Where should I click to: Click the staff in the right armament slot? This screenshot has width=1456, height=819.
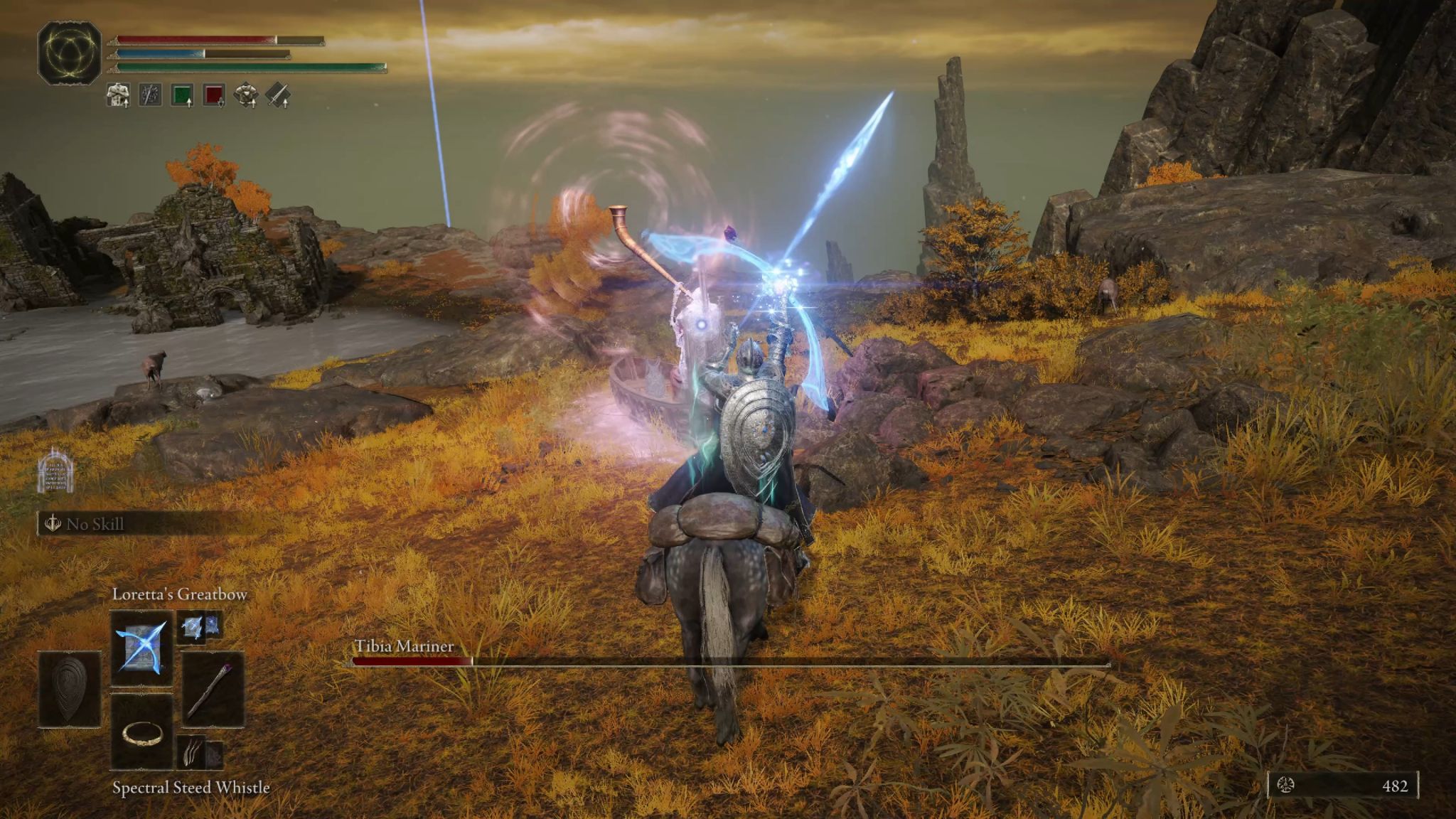click(210, 690)
